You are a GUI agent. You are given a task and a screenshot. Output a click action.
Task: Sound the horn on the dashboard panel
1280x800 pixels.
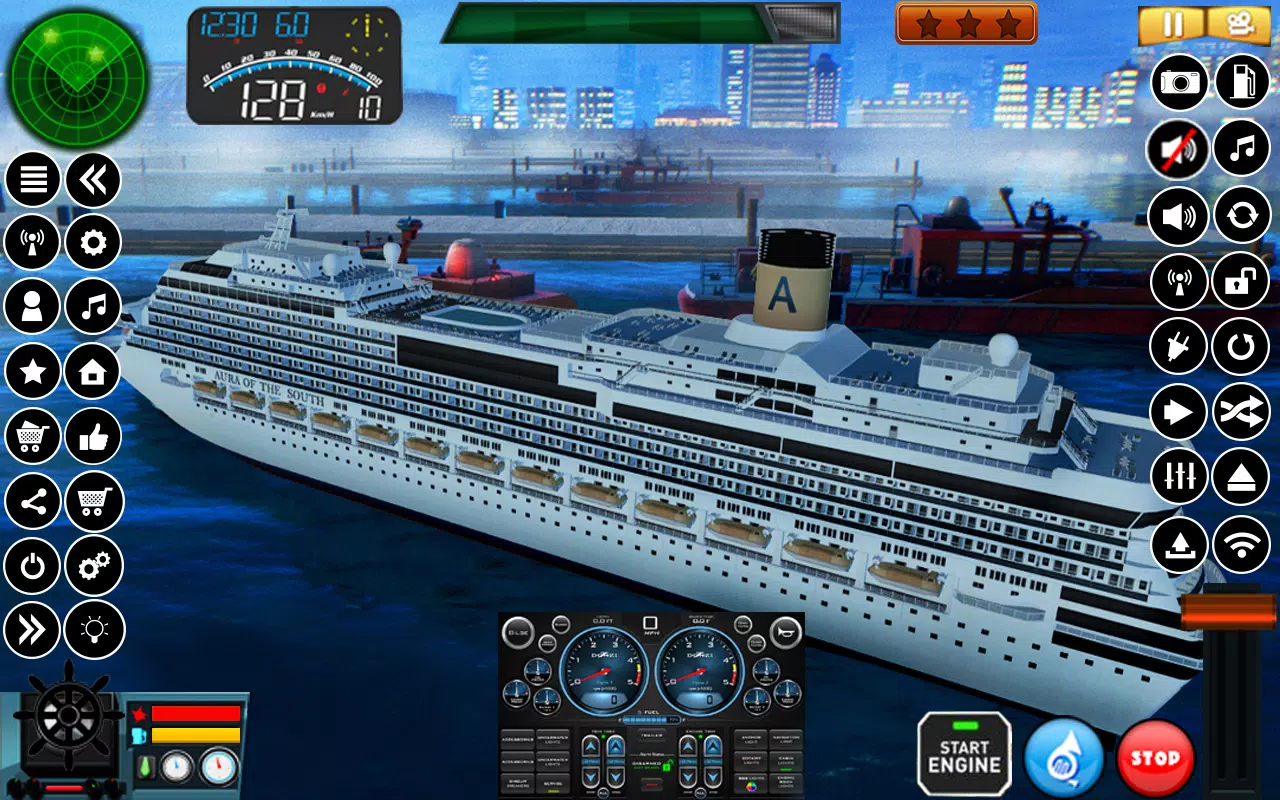coord(787,631)
